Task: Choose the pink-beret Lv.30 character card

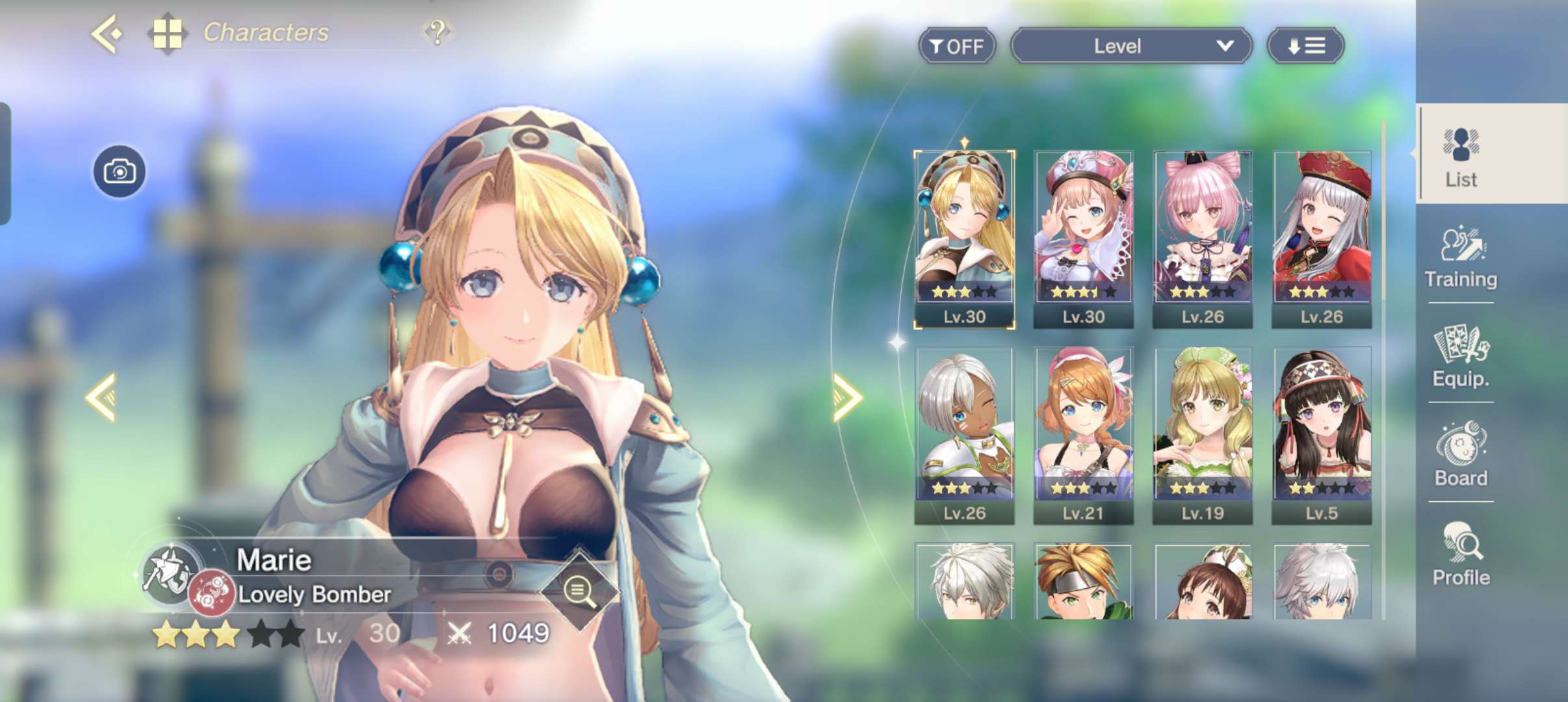Action: [1083, 239]
